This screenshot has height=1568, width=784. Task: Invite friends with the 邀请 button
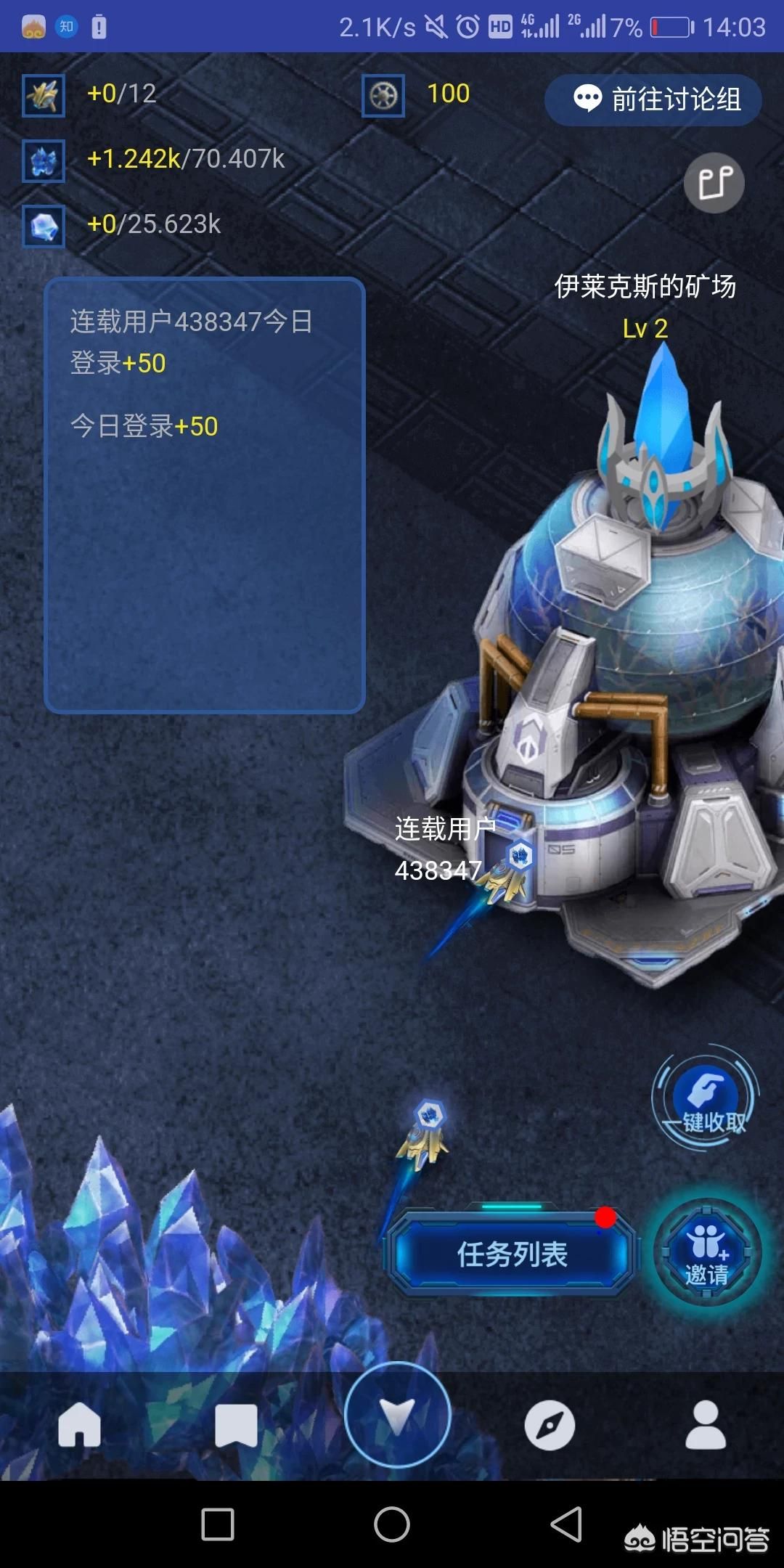coord(707,1252)
